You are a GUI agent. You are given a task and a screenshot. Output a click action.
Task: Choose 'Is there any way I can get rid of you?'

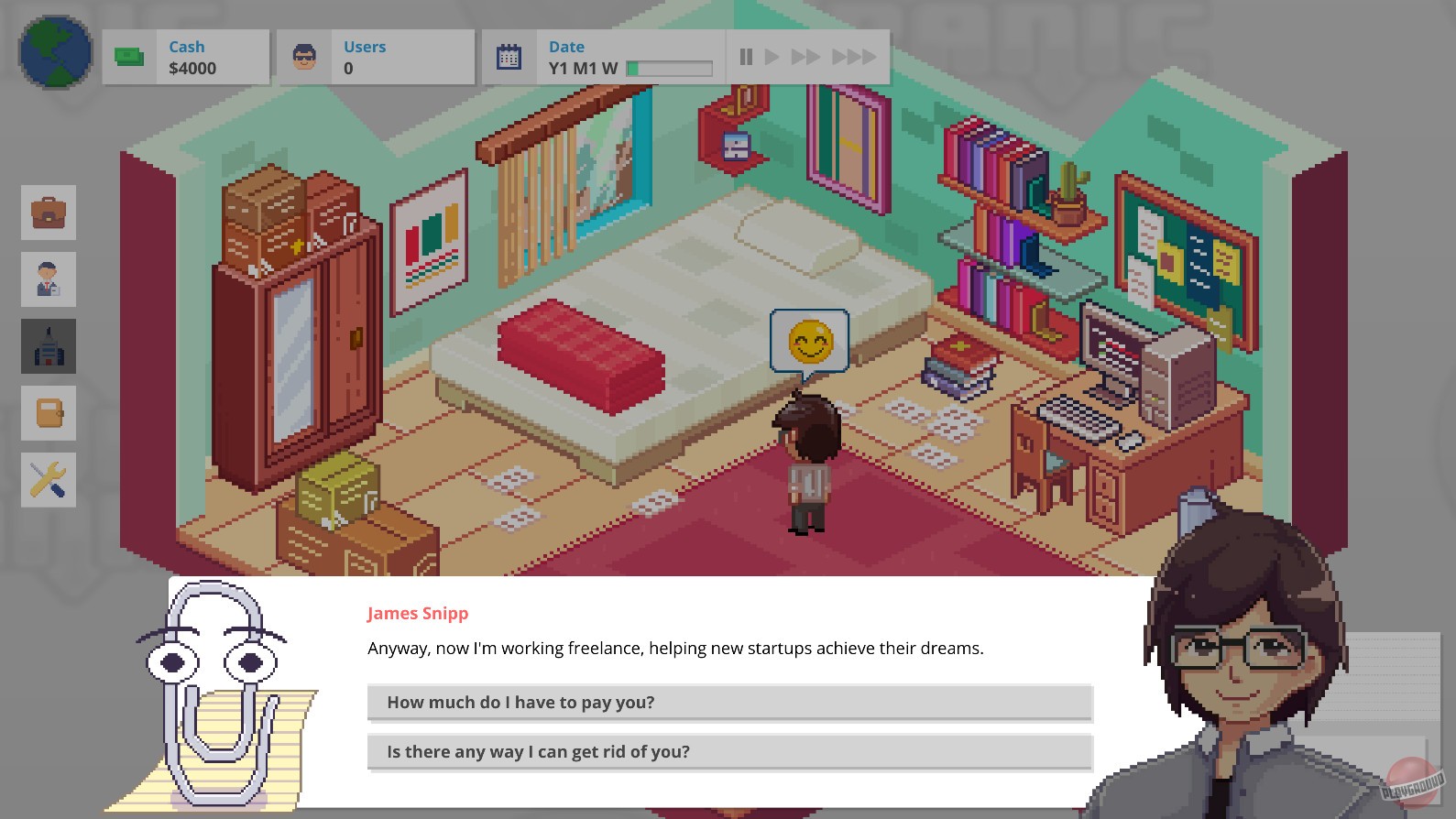point(728,751)
